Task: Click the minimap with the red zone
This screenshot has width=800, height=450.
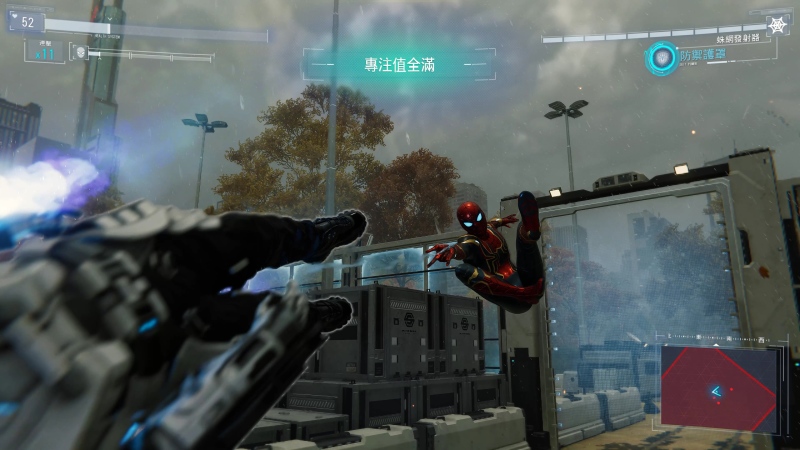Action: pos(718,387)
